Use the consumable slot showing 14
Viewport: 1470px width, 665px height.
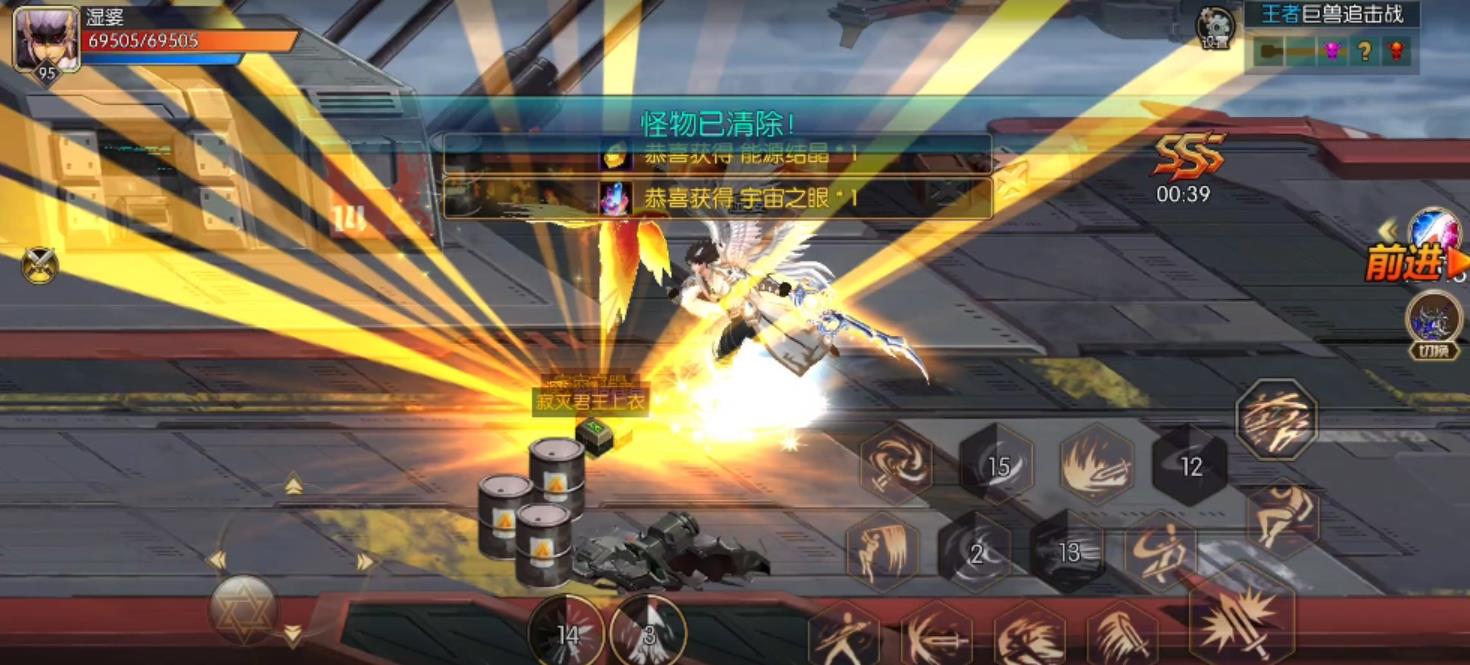(x=567, y=633)
